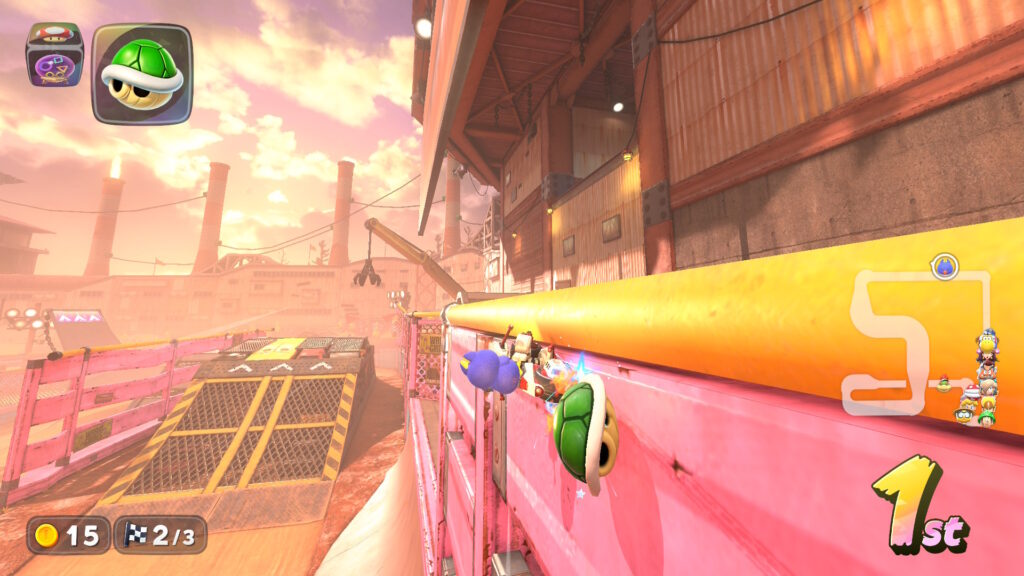Select the green shell item slot
This screenshot has width=1024, height=576.
point(142,74)
